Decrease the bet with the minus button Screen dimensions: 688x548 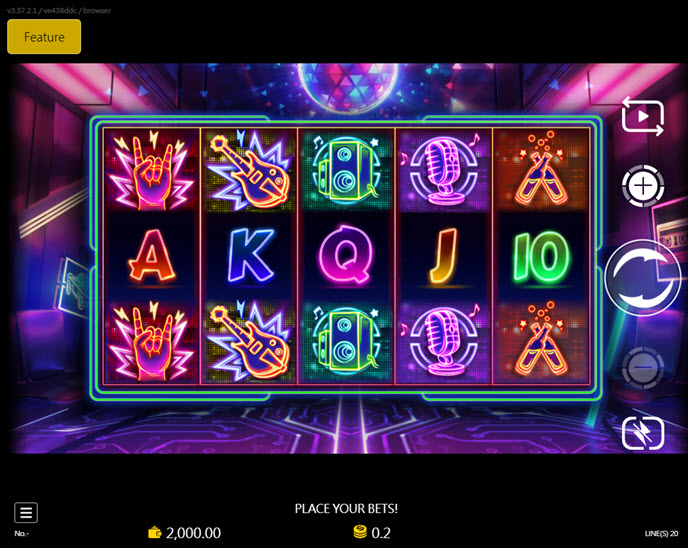click(642, 369)
